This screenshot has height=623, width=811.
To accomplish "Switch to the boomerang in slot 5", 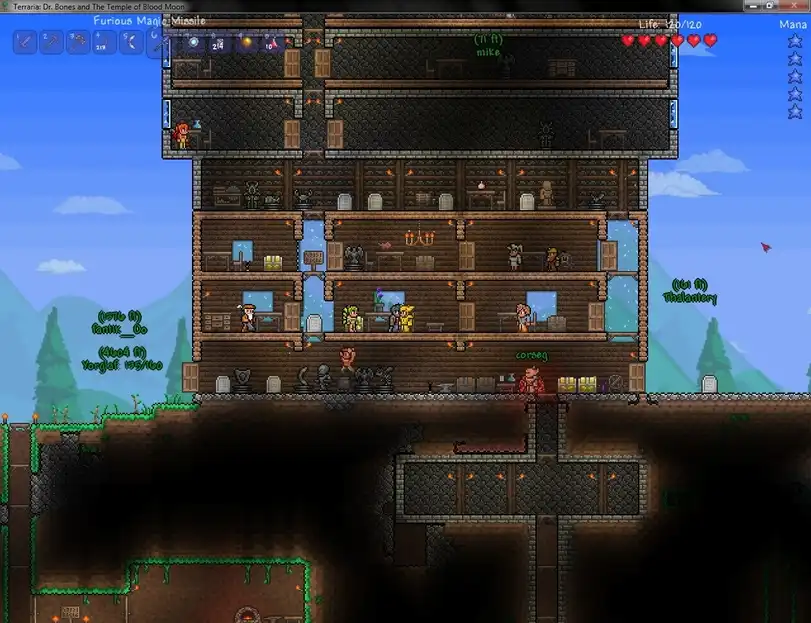I will (132, 42).
